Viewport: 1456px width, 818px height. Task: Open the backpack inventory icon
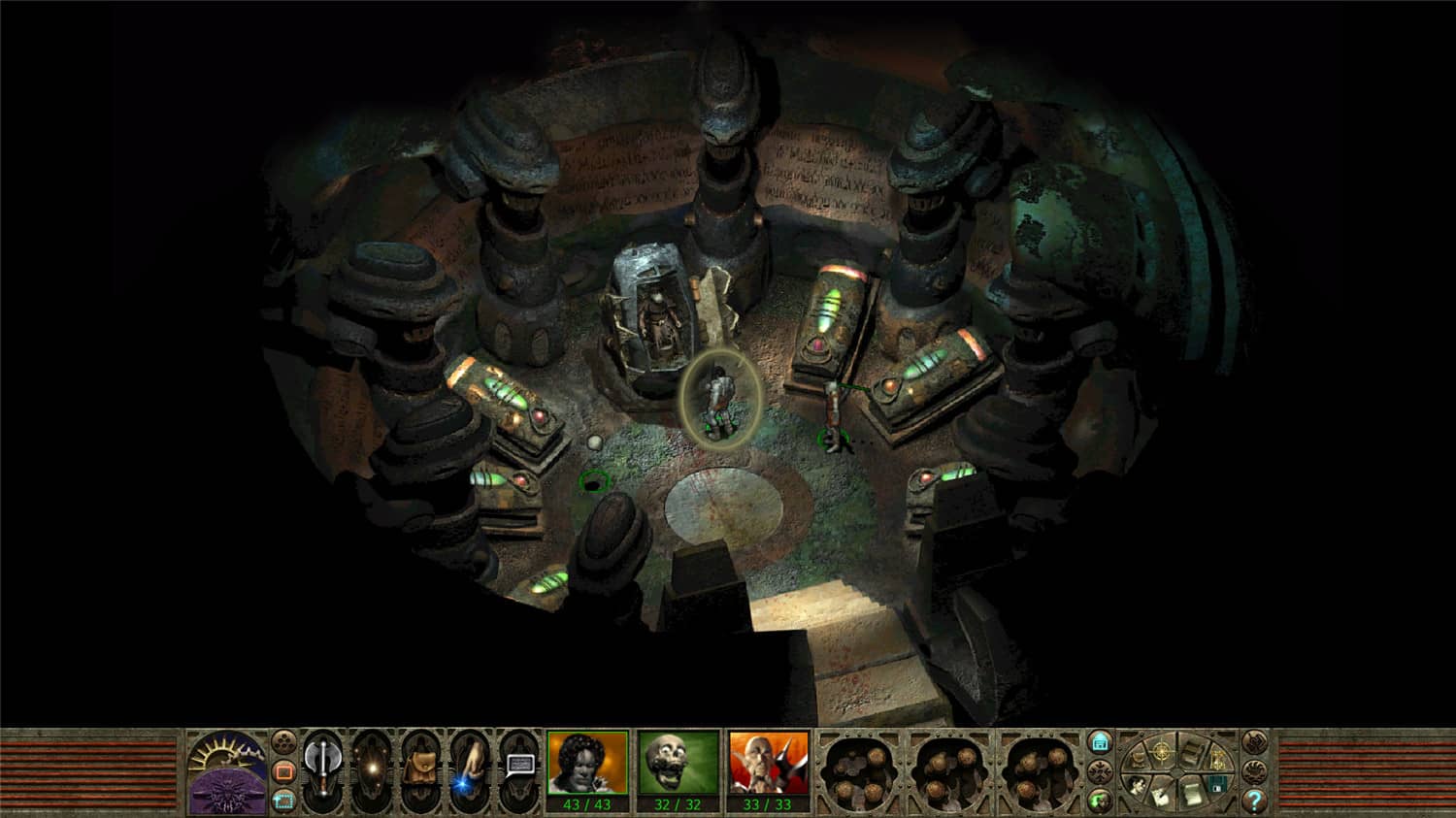point(422,766)
